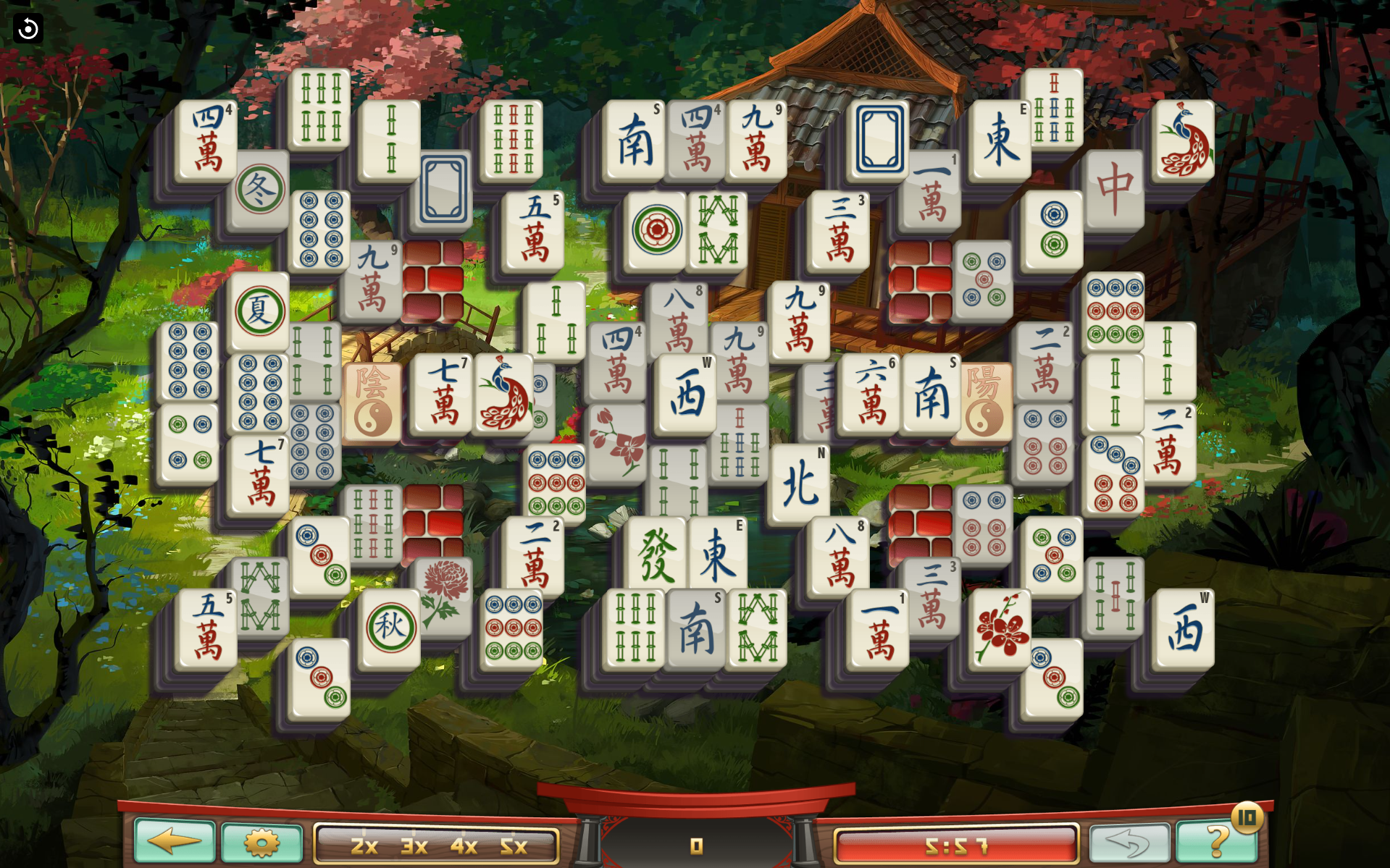1390x868 pixels.
Task: Select the summer season tile
Action: [259, 311]
